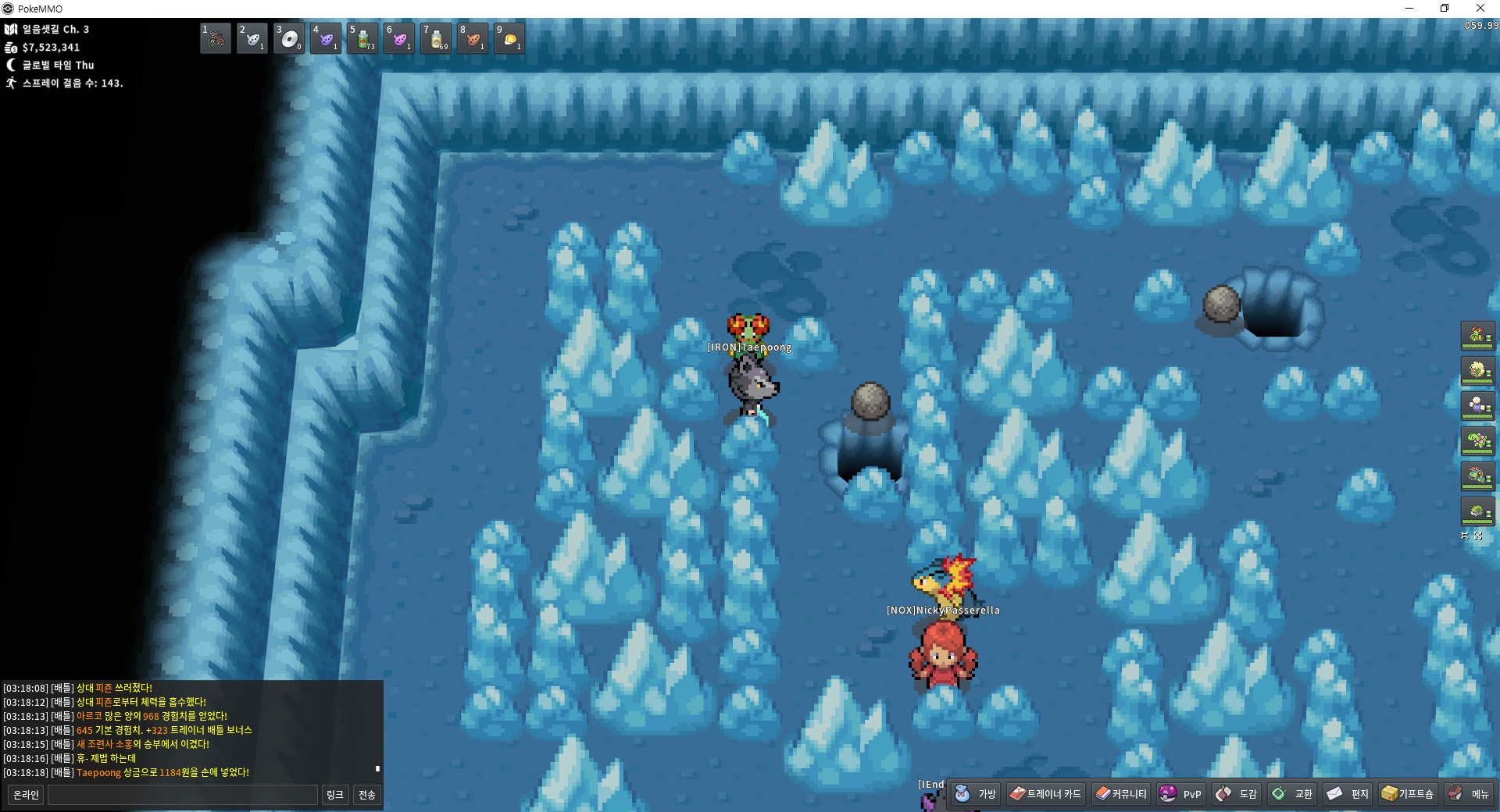Screen dimensions: 1500x812
Task: Open the 가방 bag button
Action: [x=975, y=794]
